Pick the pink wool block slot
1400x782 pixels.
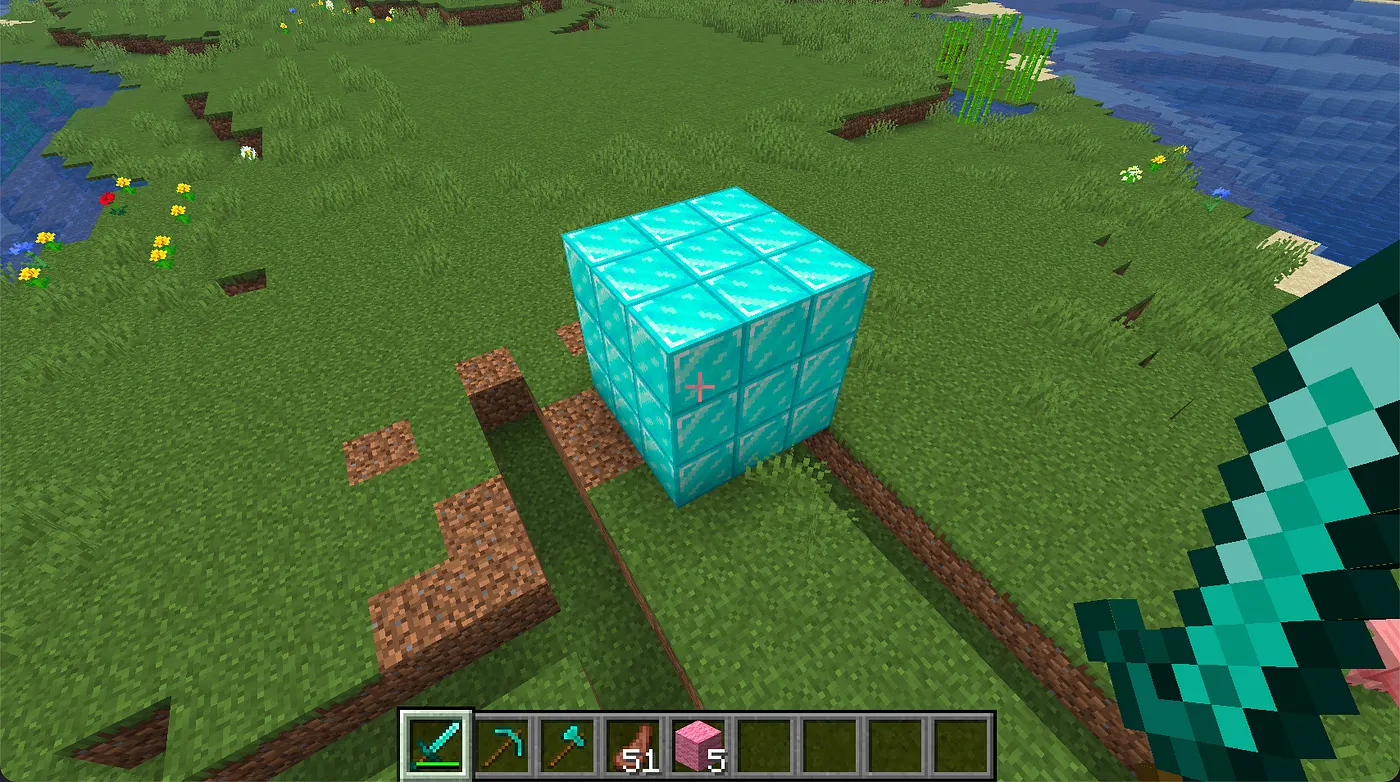[700, 745]
